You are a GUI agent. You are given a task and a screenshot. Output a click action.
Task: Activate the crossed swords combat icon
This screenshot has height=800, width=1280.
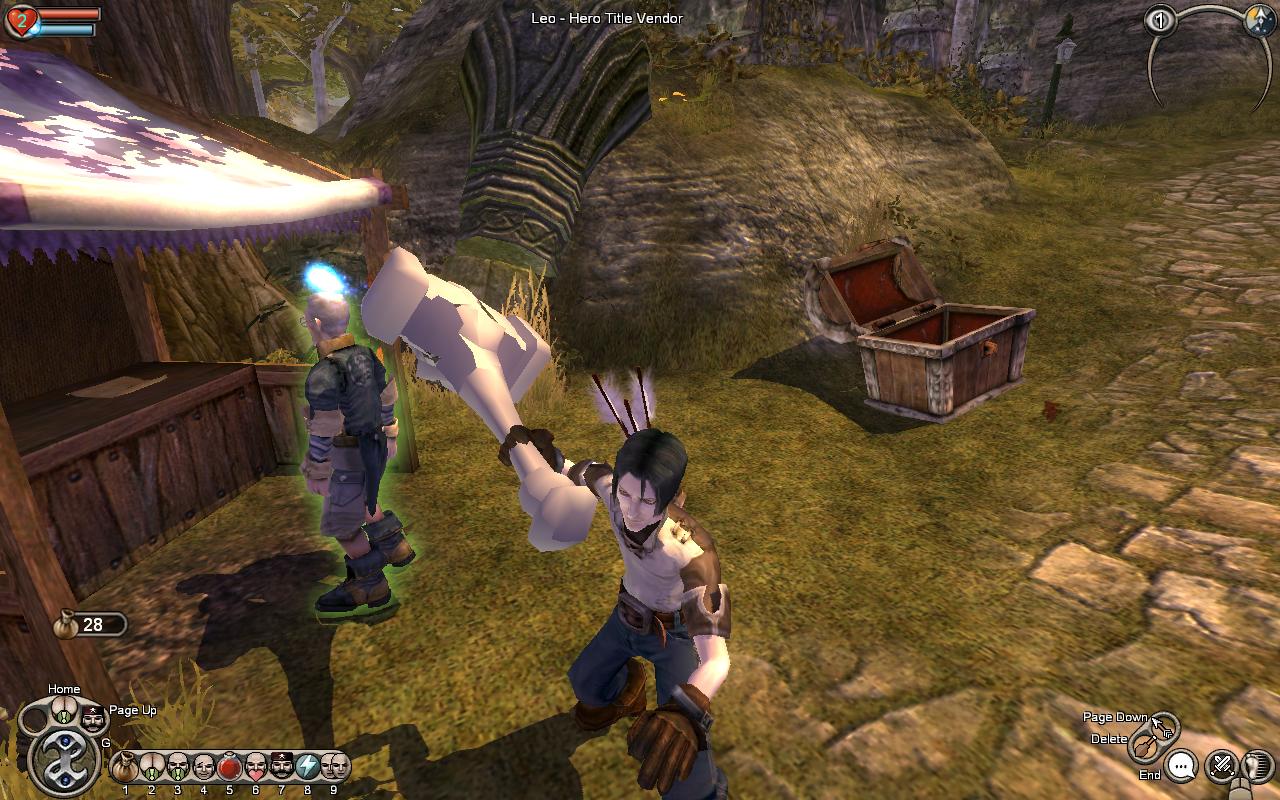1221,766
